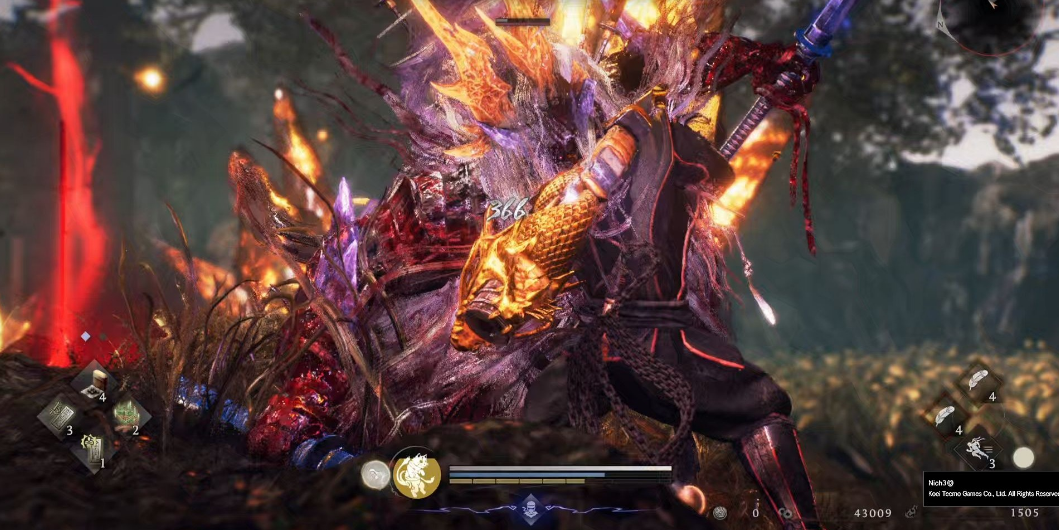
Task: Activate the paper talisman in slot 3
Action: [59, 414]
